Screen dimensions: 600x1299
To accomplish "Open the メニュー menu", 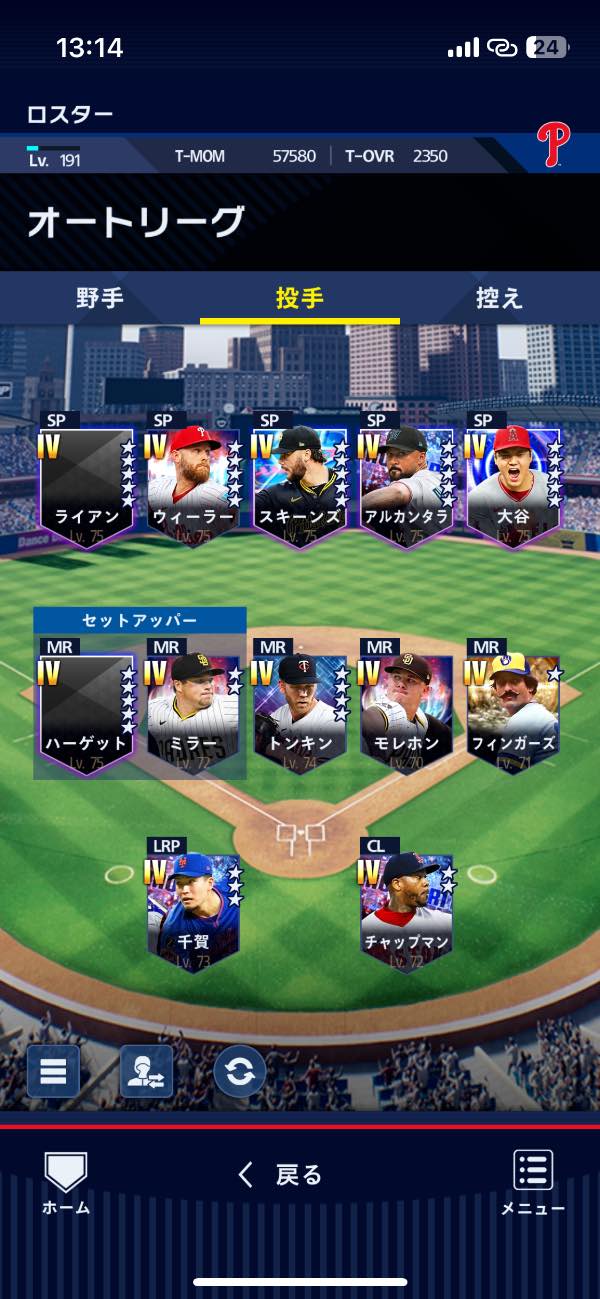I will pyautogui.click(x=533, y=1182).
